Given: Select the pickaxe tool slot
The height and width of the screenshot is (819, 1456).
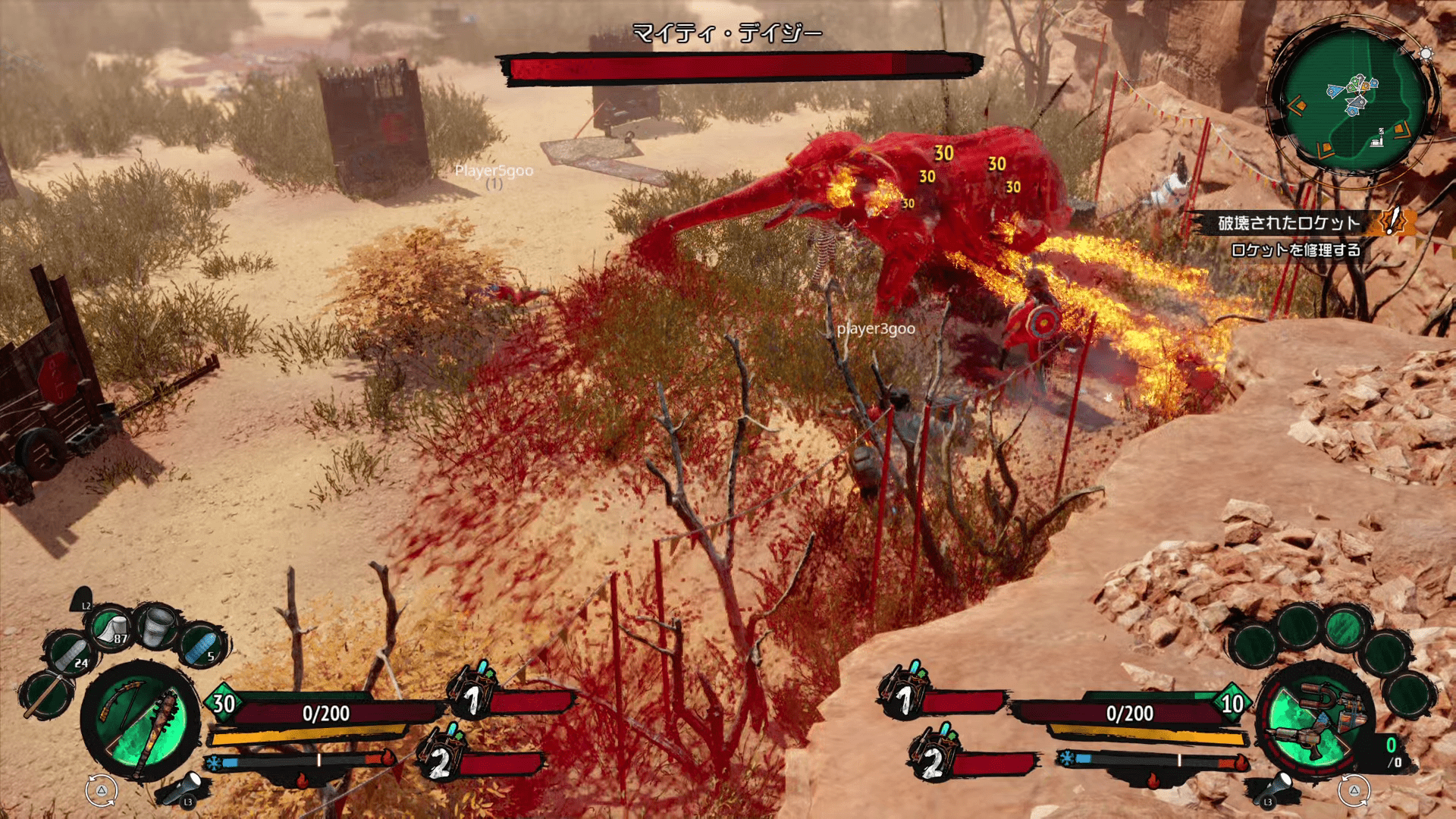Looking at the screenshot, I should pos(45,695).
